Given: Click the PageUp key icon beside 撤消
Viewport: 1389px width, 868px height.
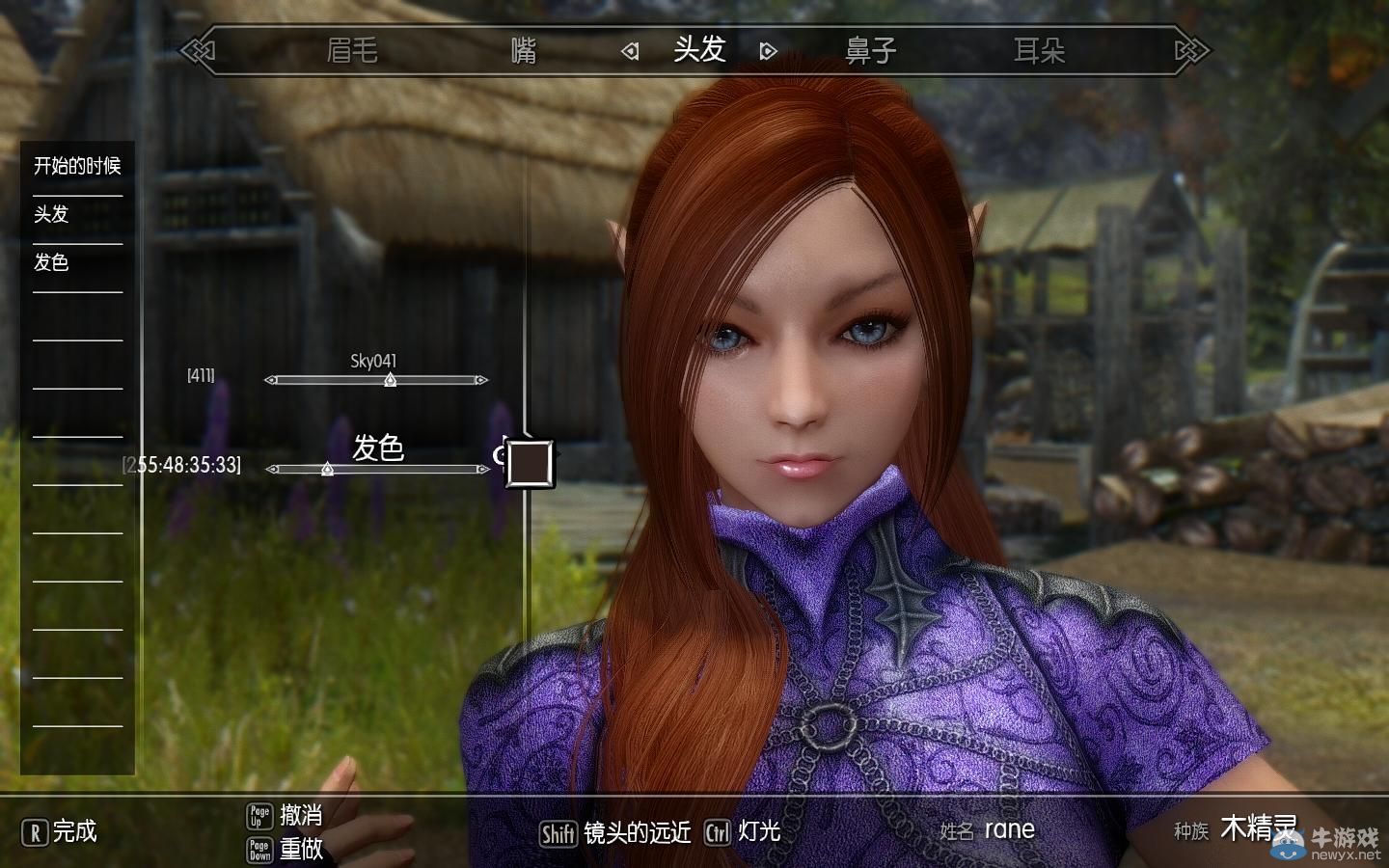Looking at the screenshot, I should (x=259, y=815).
